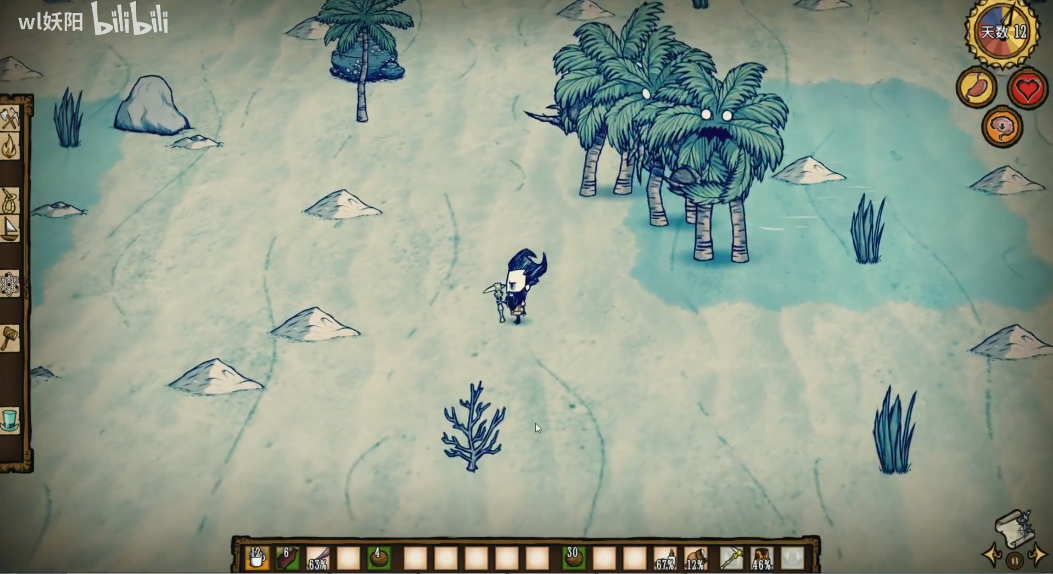1053x574 pixels.
Task: Open the Tools crafting tab
Action: click(x=11, y=119)
